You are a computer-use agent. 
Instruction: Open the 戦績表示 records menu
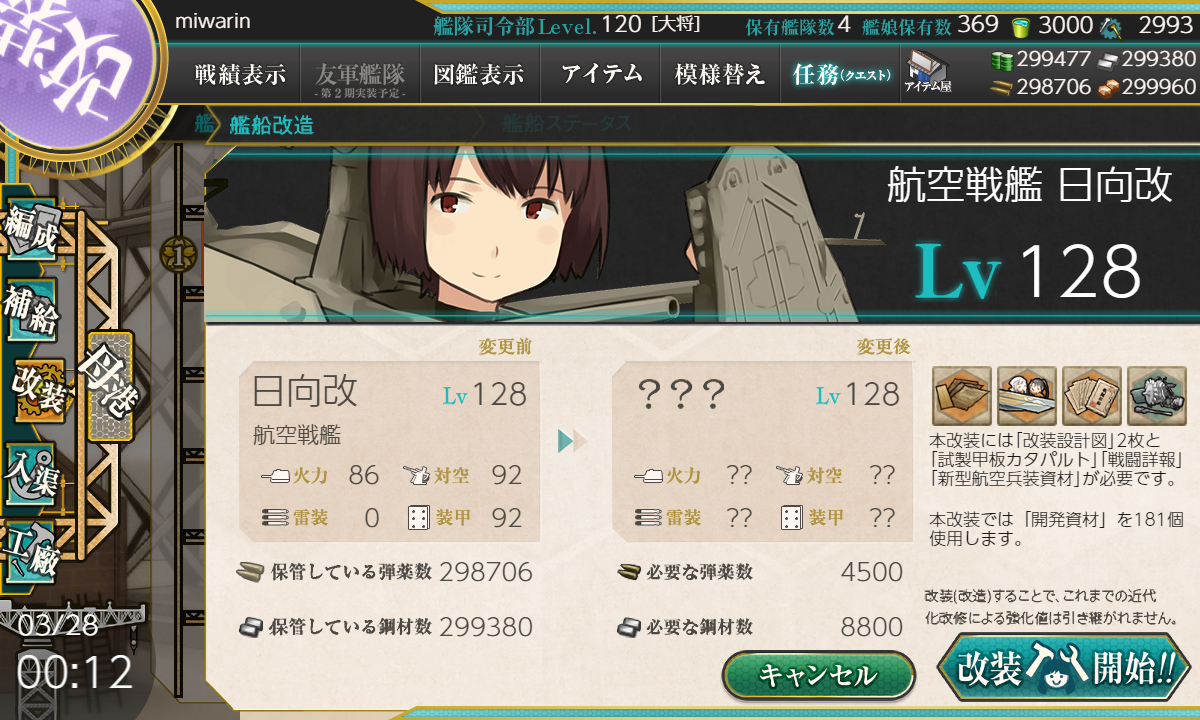(240, 74)
